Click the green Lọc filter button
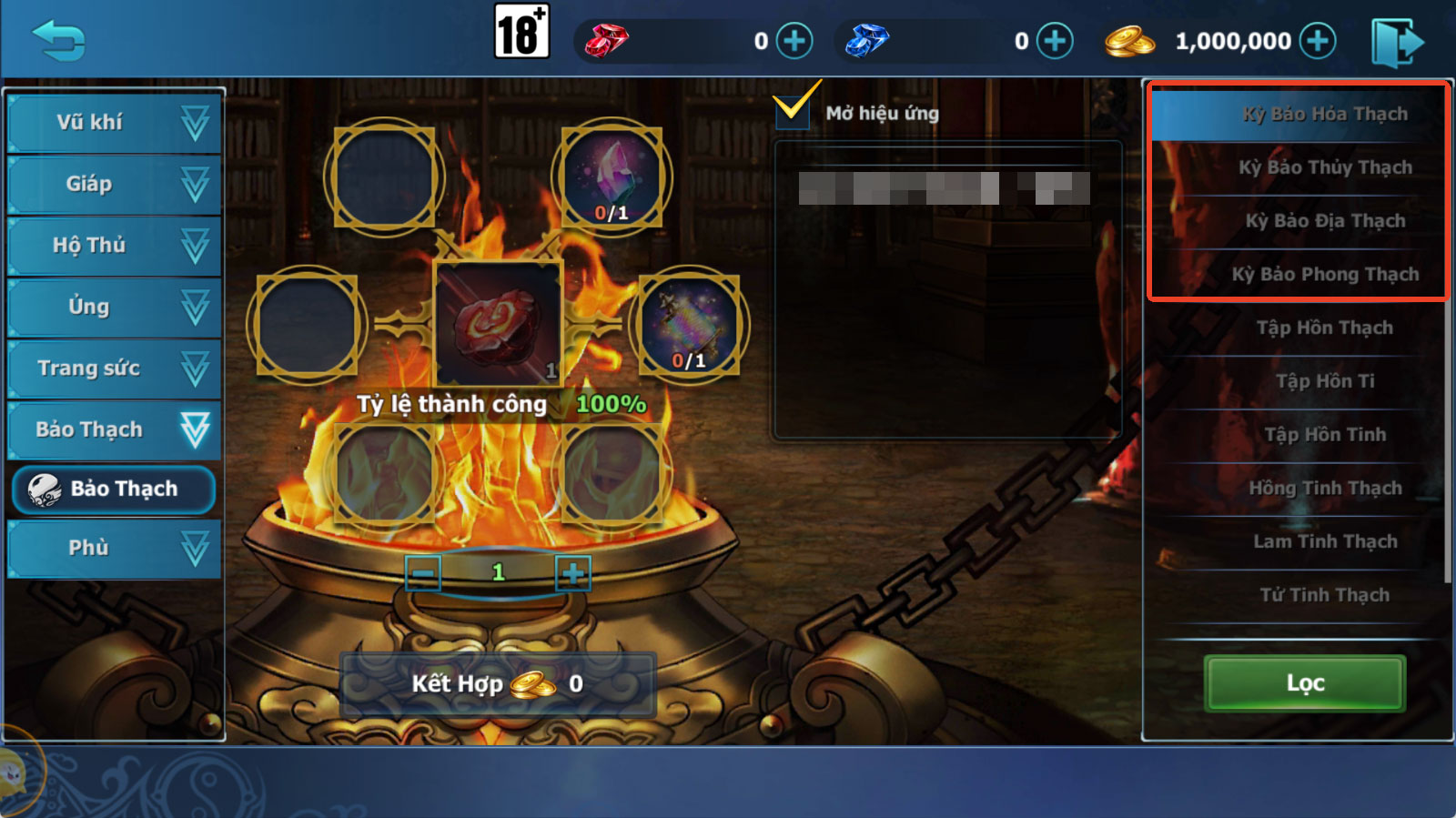This screenshot has width=1456, height=818. (1305, 683)
